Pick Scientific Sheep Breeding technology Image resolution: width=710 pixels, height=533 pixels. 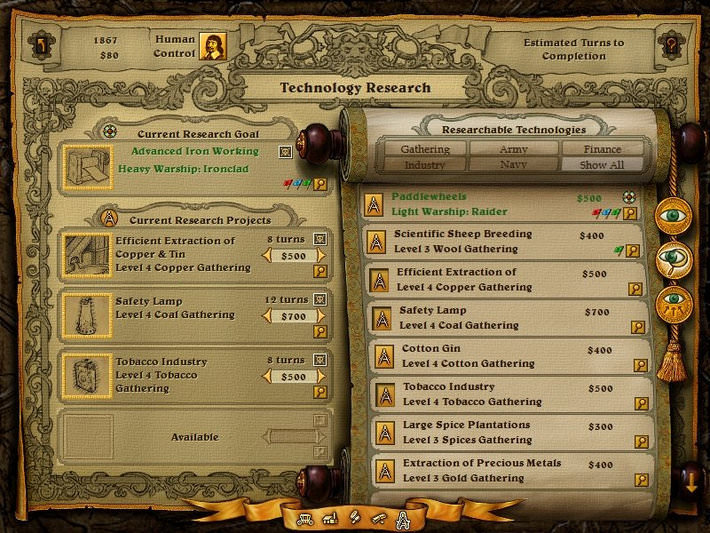[480, 241]
